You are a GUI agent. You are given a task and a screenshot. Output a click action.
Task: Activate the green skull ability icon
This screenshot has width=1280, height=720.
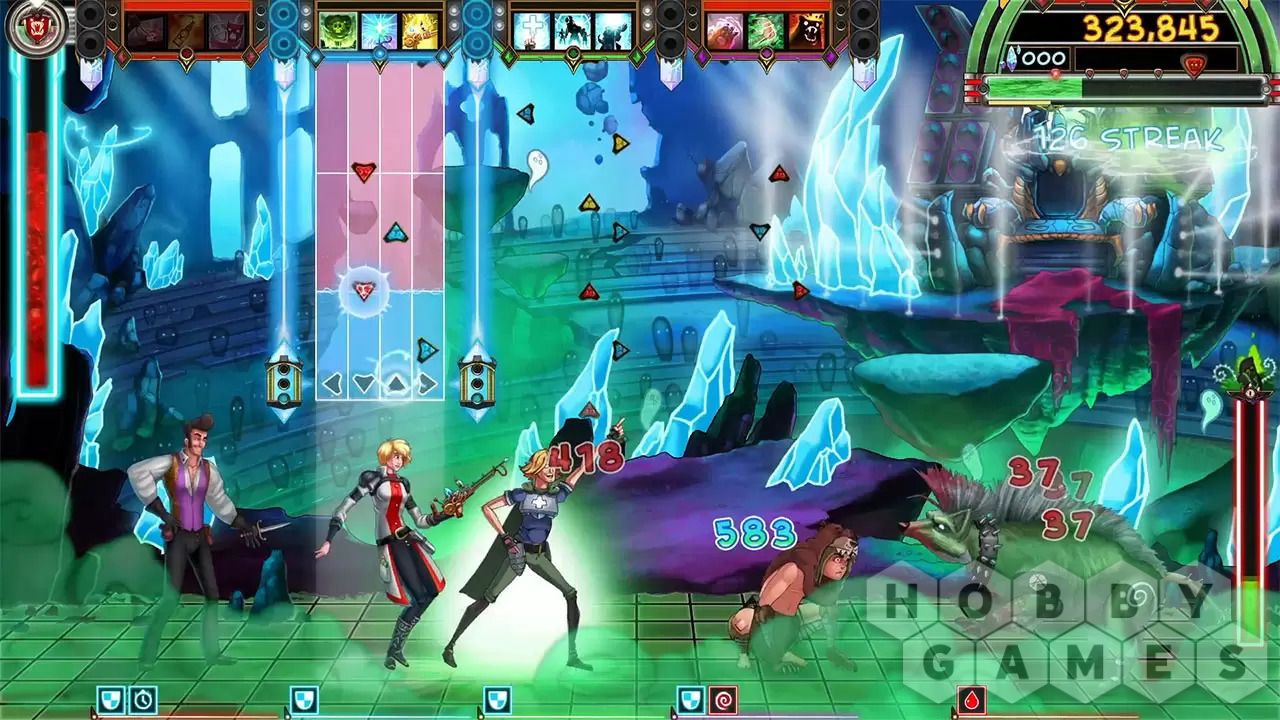point(337,31)
